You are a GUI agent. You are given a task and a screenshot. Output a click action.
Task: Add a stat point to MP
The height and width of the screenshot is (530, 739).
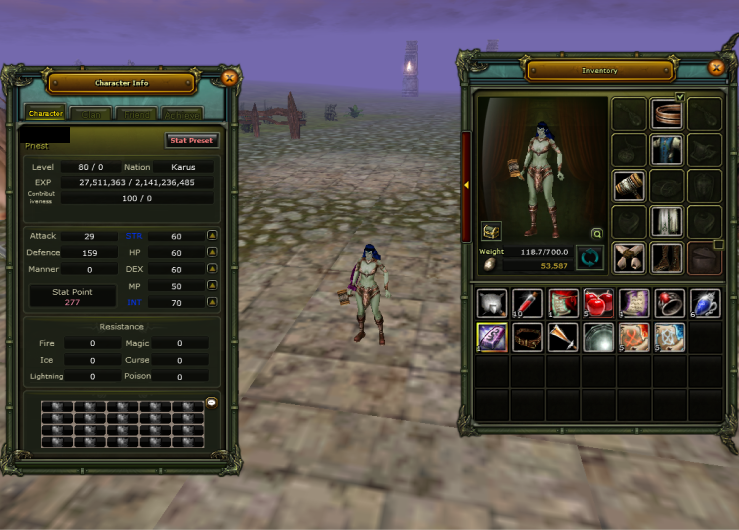(212, 285)
